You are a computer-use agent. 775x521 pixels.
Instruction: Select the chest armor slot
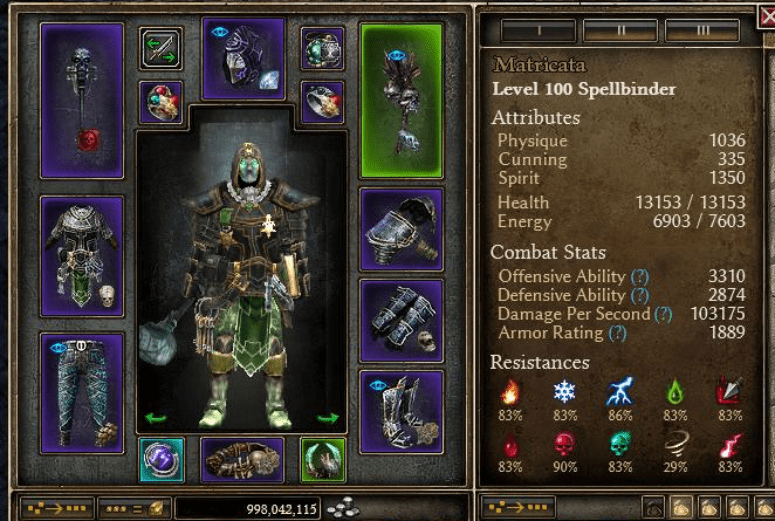(x=82, y=255)
